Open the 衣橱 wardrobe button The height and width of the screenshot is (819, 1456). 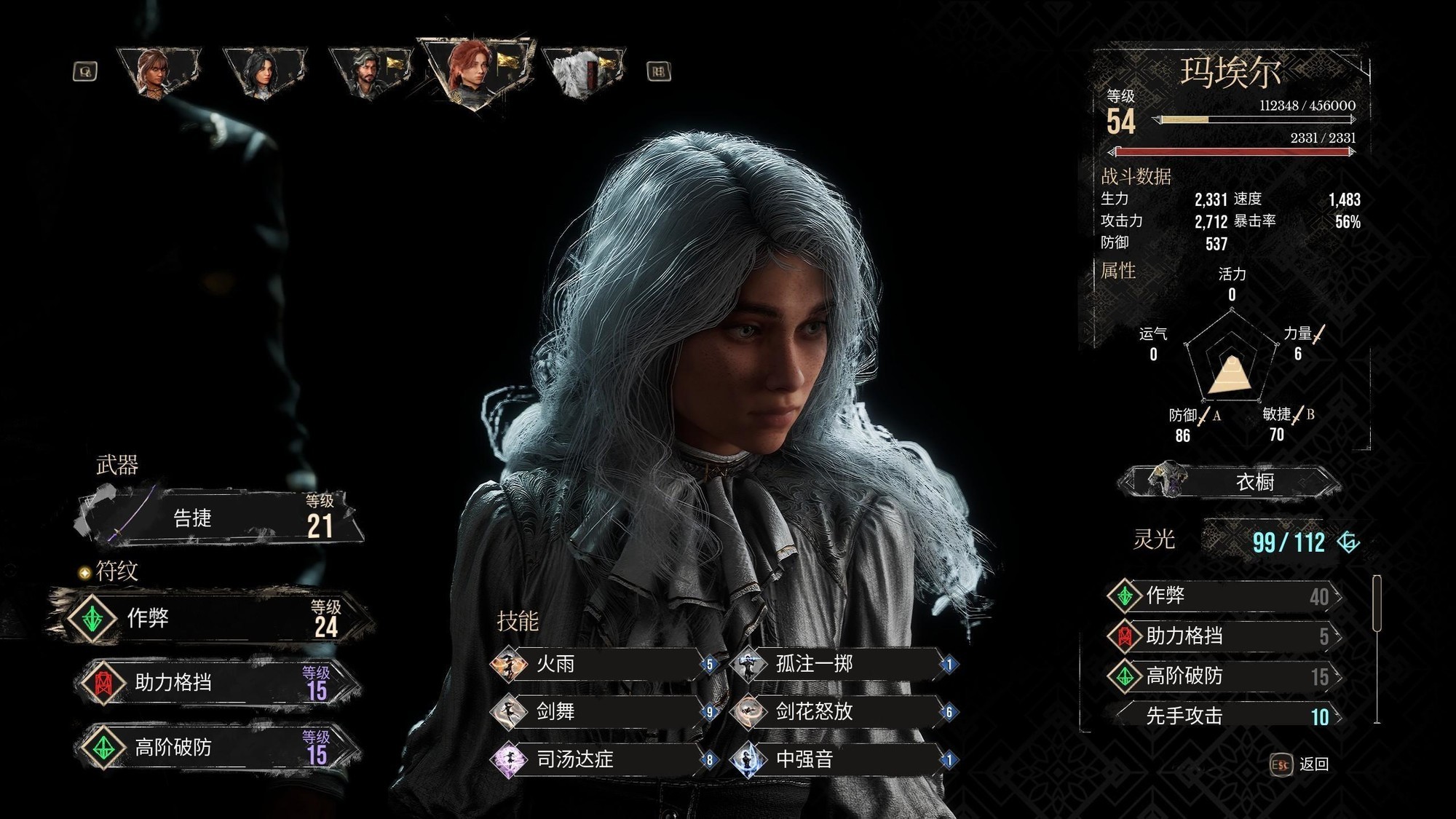tap(1230, 482)
